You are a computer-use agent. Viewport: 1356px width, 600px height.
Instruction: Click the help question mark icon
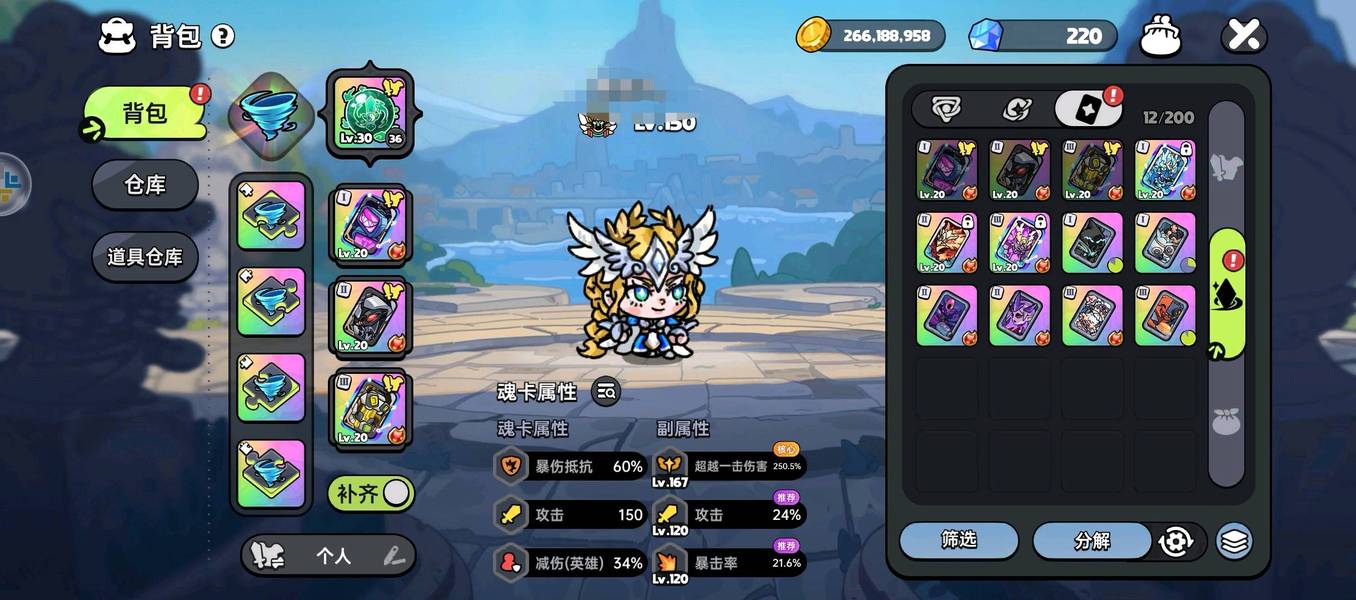pos(223,37)
